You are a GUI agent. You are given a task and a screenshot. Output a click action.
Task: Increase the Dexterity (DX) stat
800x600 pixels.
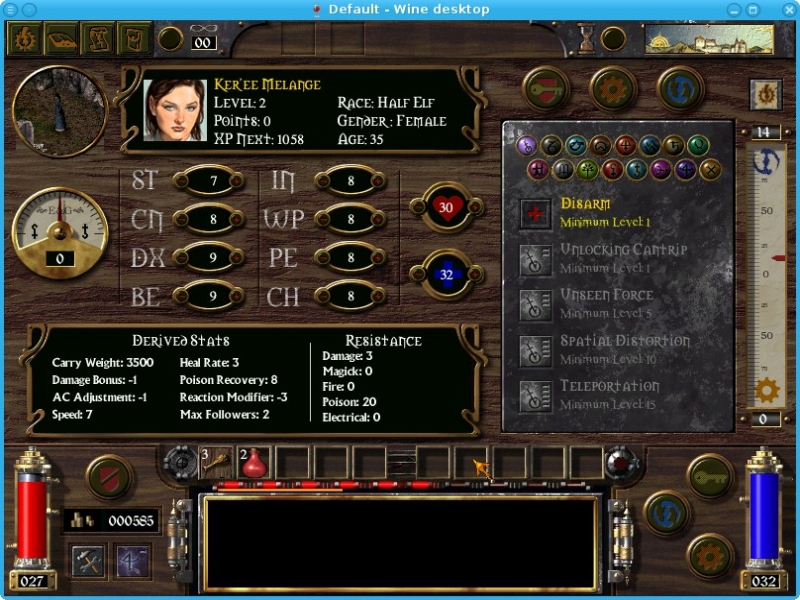(x=208, y=258)
